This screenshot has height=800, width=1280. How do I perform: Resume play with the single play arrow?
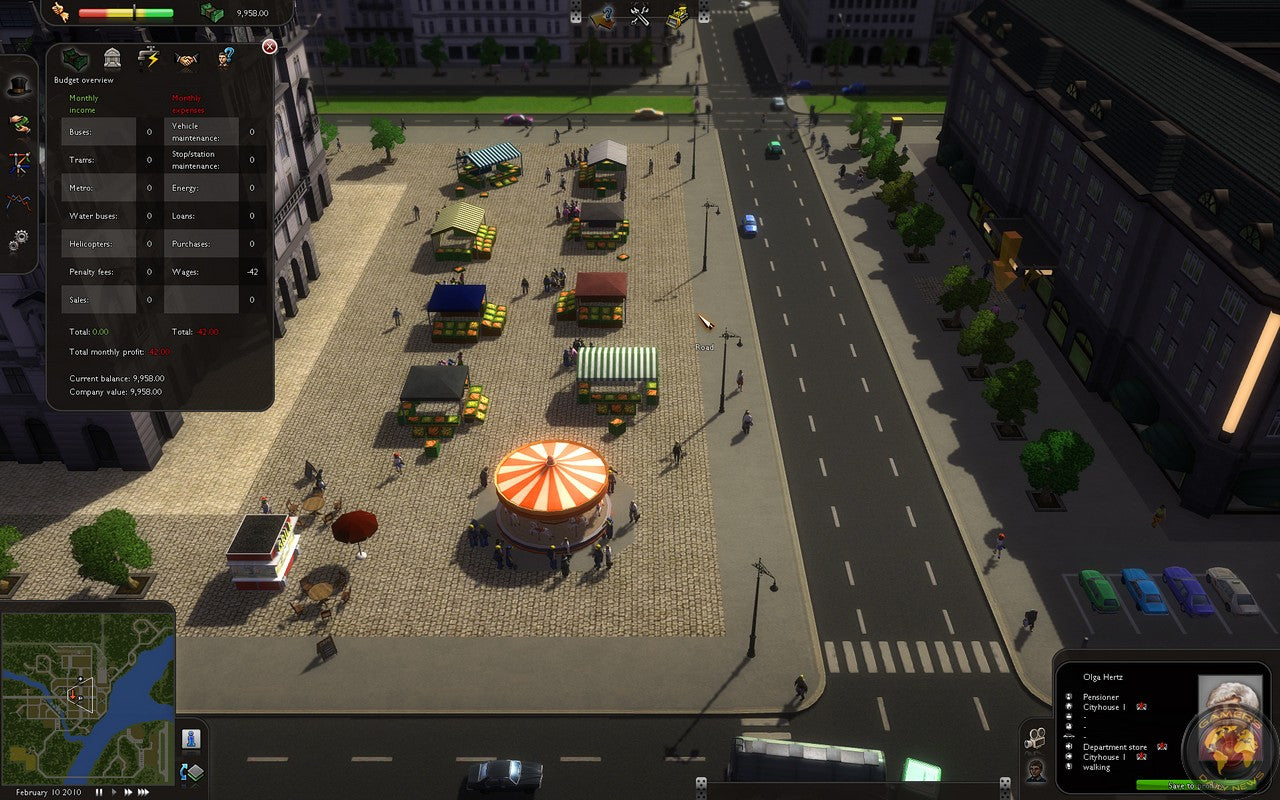114,792
